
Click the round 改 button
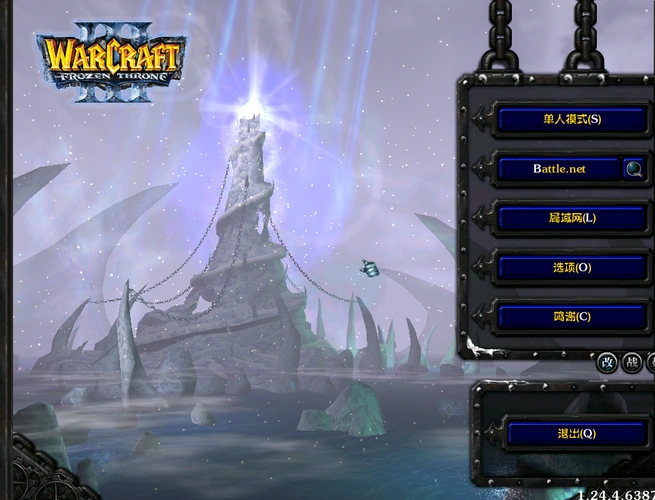click(607, 363)
